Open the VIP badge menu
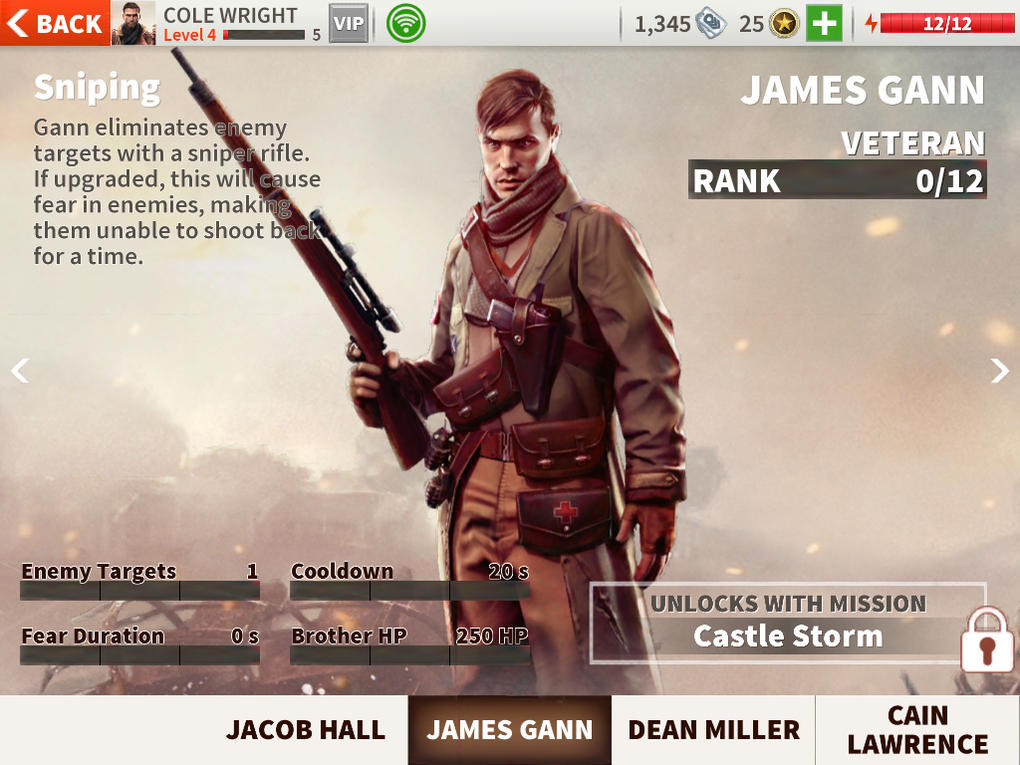This screenshot has width=1020, height=765. pos(349,23)
